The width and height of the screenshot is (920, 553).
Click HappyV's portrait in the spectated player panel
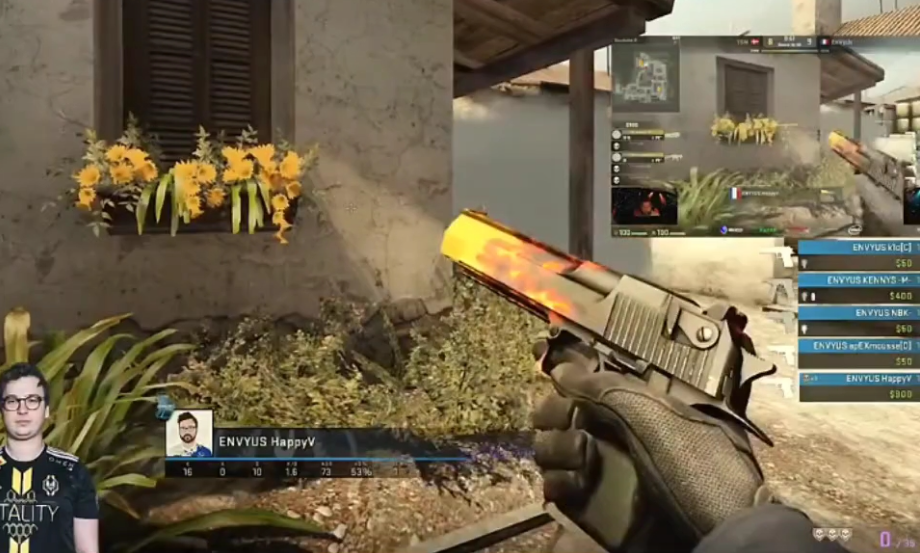(188, 434)
